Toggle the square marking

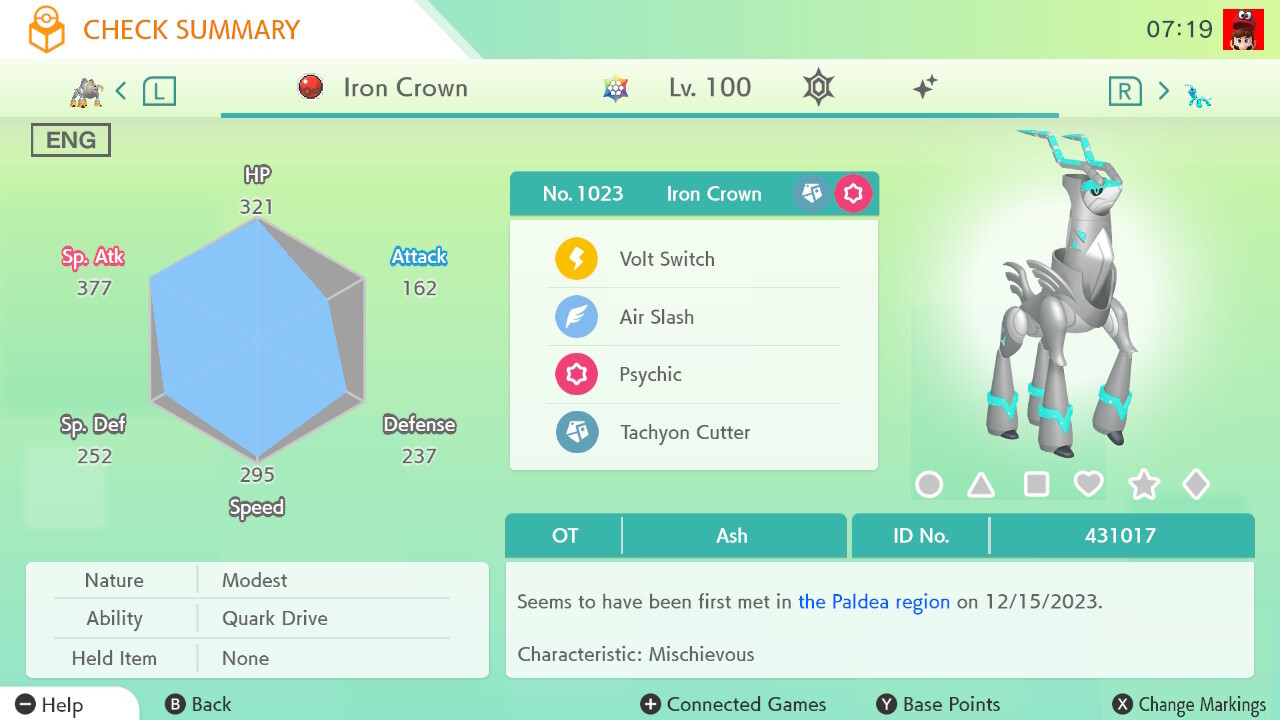coord(1036,485)
